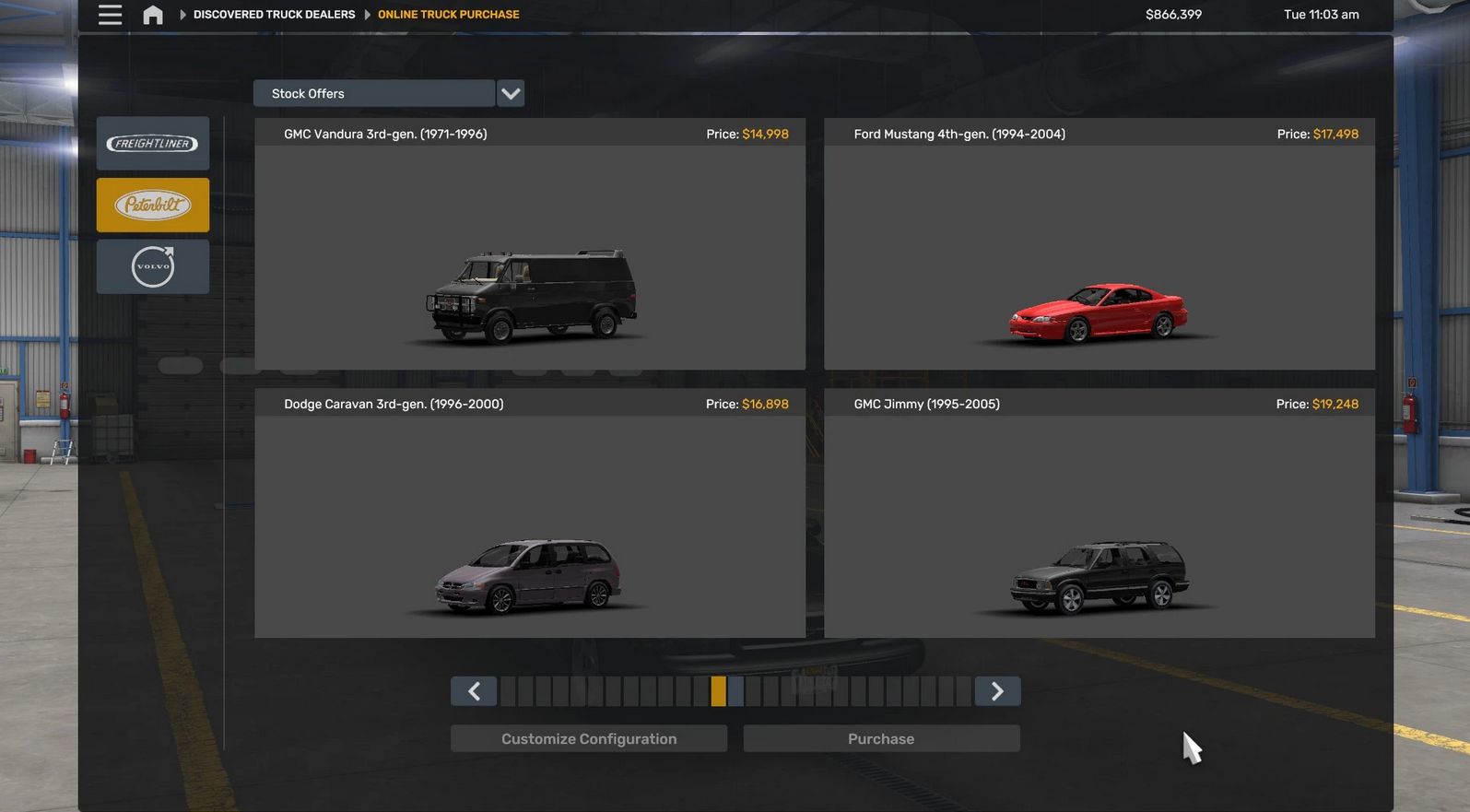Screen dimensions: 1470x812
Task: Click the Stock Offers combo box field
Action: (x=373, y=93)
